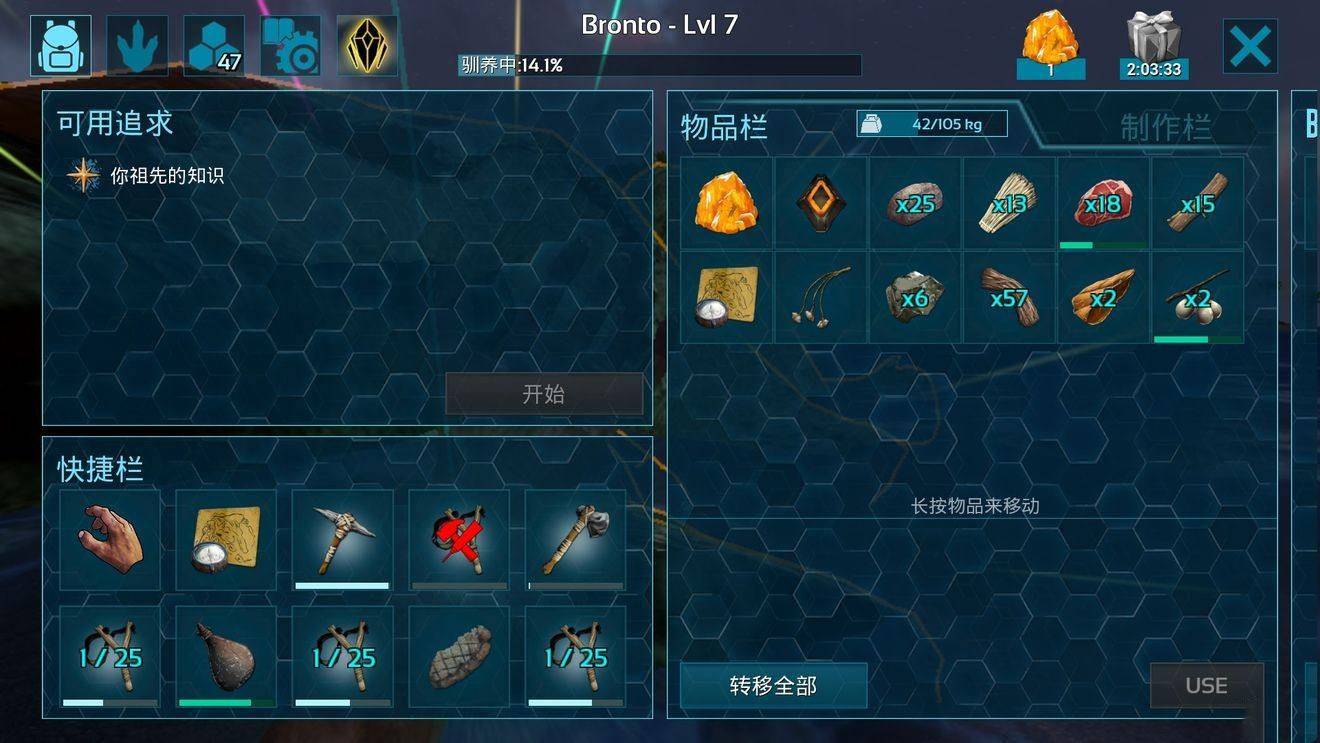Image resolution: width=1320 pixels, height=743 pixels.
Task: Select the stone pick in the quick bar
Action: pos(342,540)
